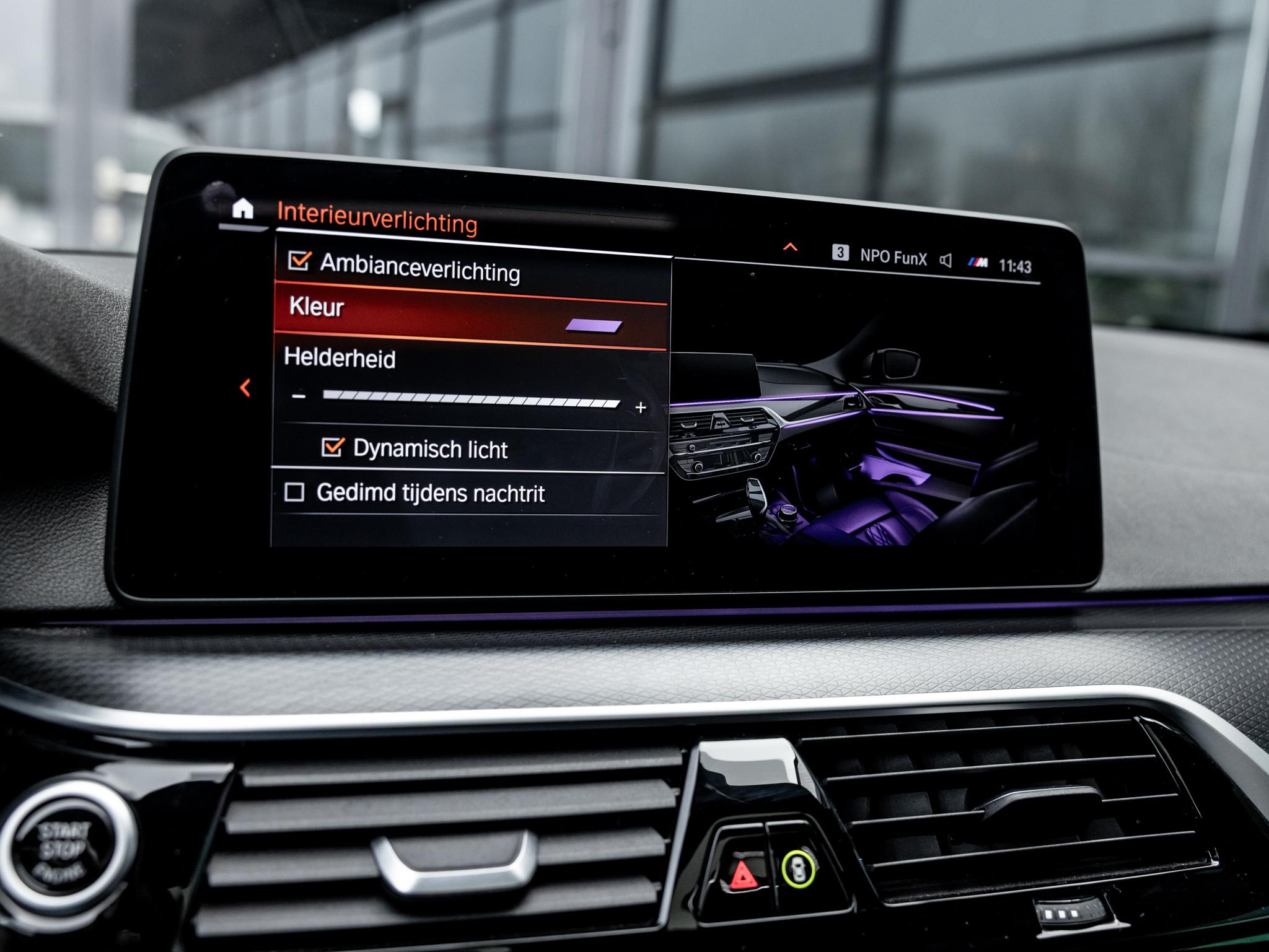This screenshot has height=952, width=1269.
Task: Tap the speaker volume icon
Action: pyautogui.click(x=946, y=261)
